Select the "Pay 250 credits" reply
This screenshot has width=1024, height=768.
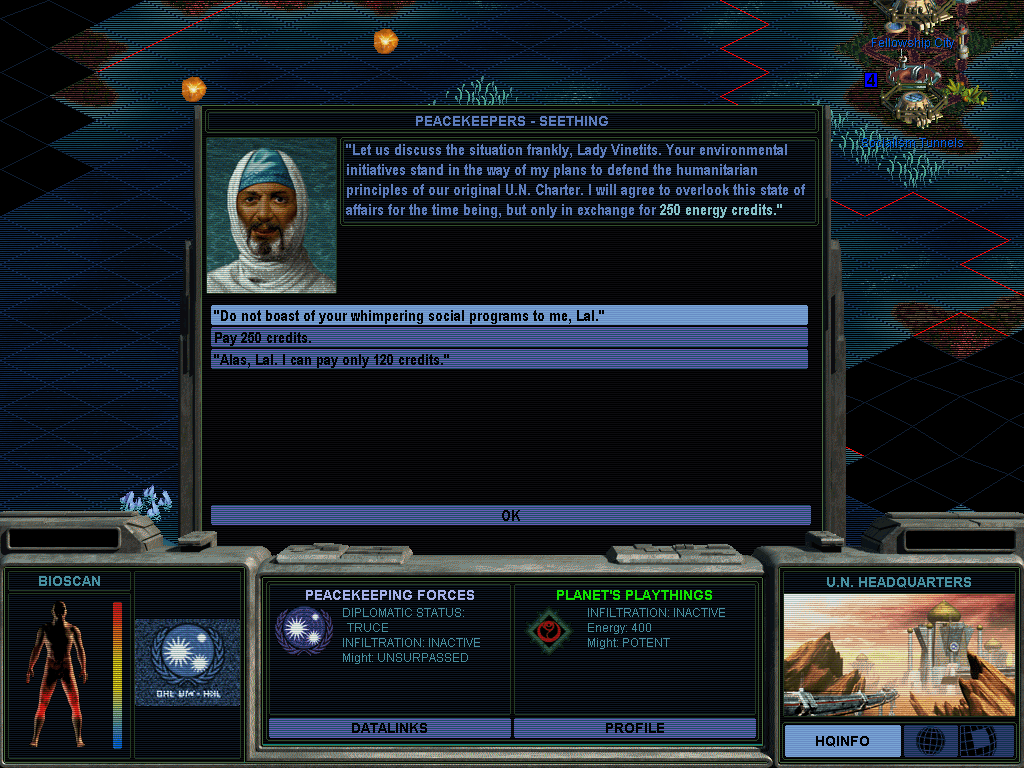pyautogui.click(x=509, y=338)
